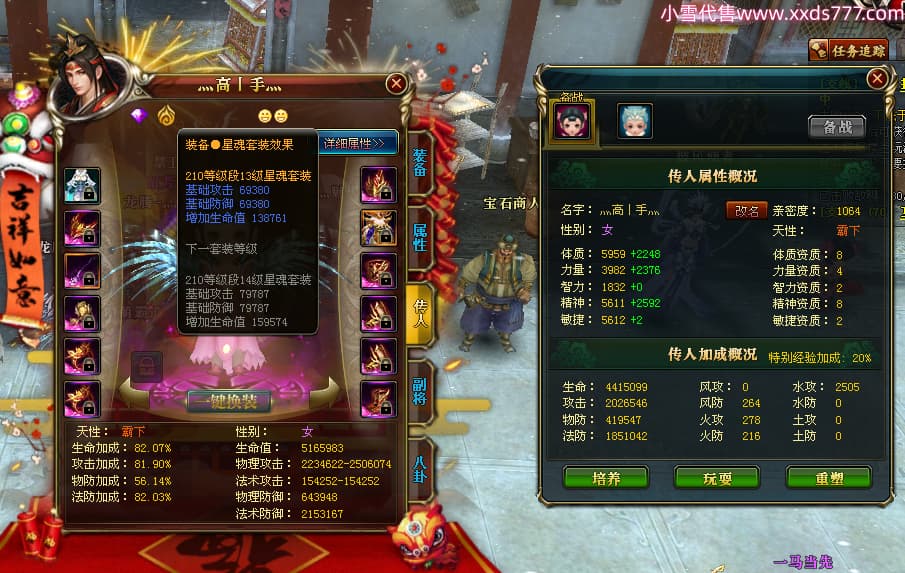Switch to the 装备 tab
The width and height of the screenshot is (905, 573).
click(x=420, y=163)
